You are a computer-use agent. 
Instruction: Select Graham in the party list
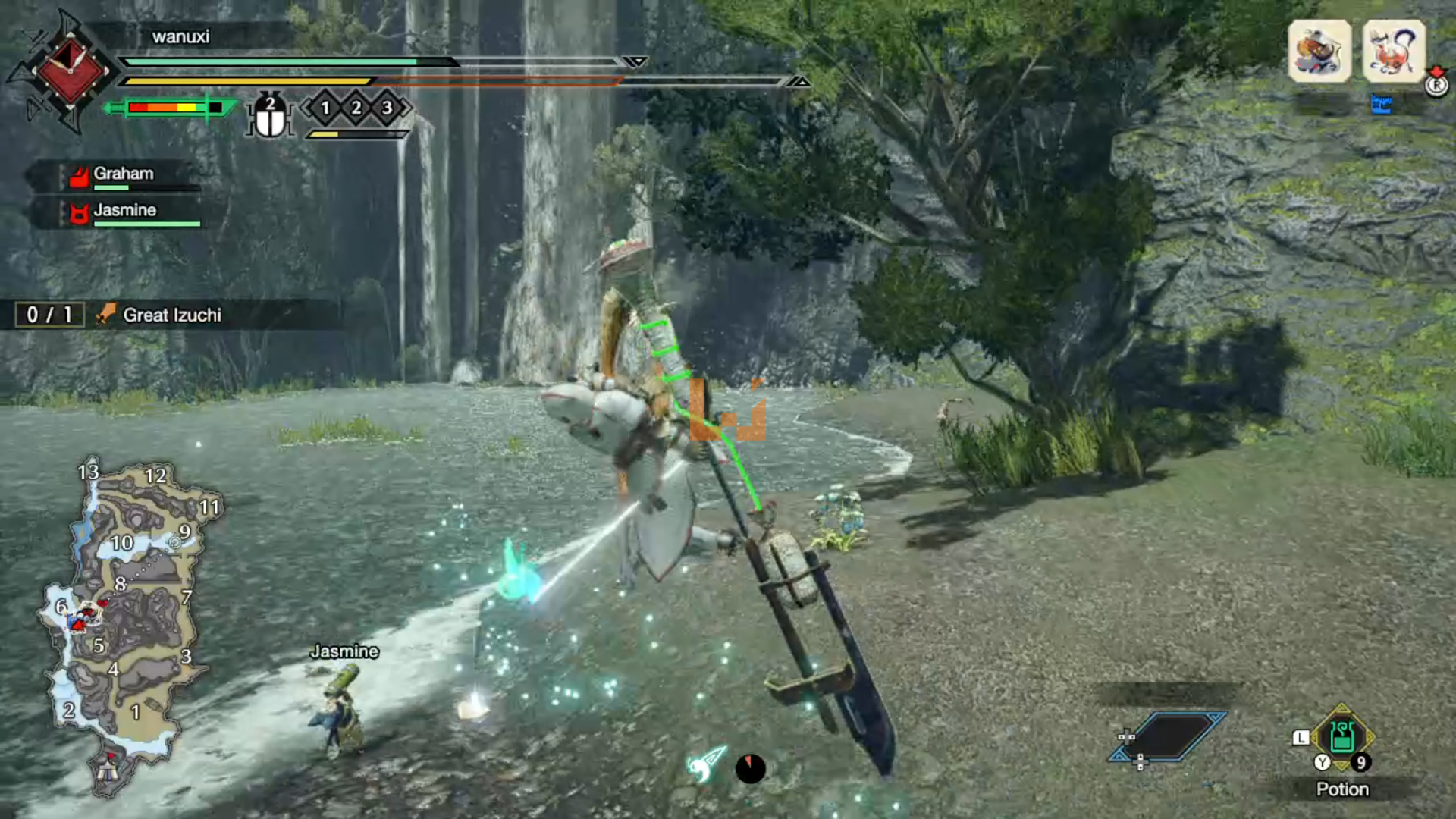click(x=123, y=174)
